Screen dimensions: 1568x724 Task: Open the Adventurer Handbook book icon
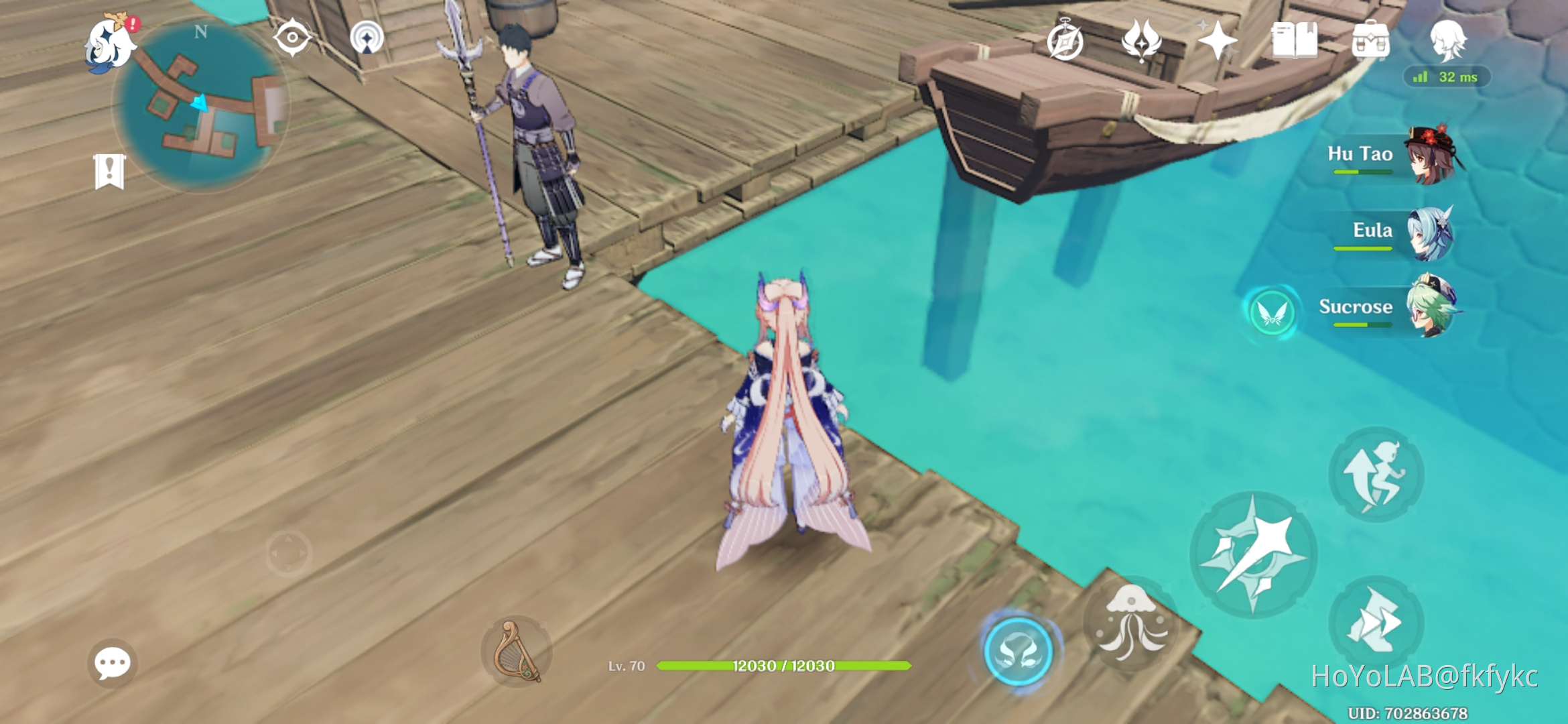[x=1295, y=40]
